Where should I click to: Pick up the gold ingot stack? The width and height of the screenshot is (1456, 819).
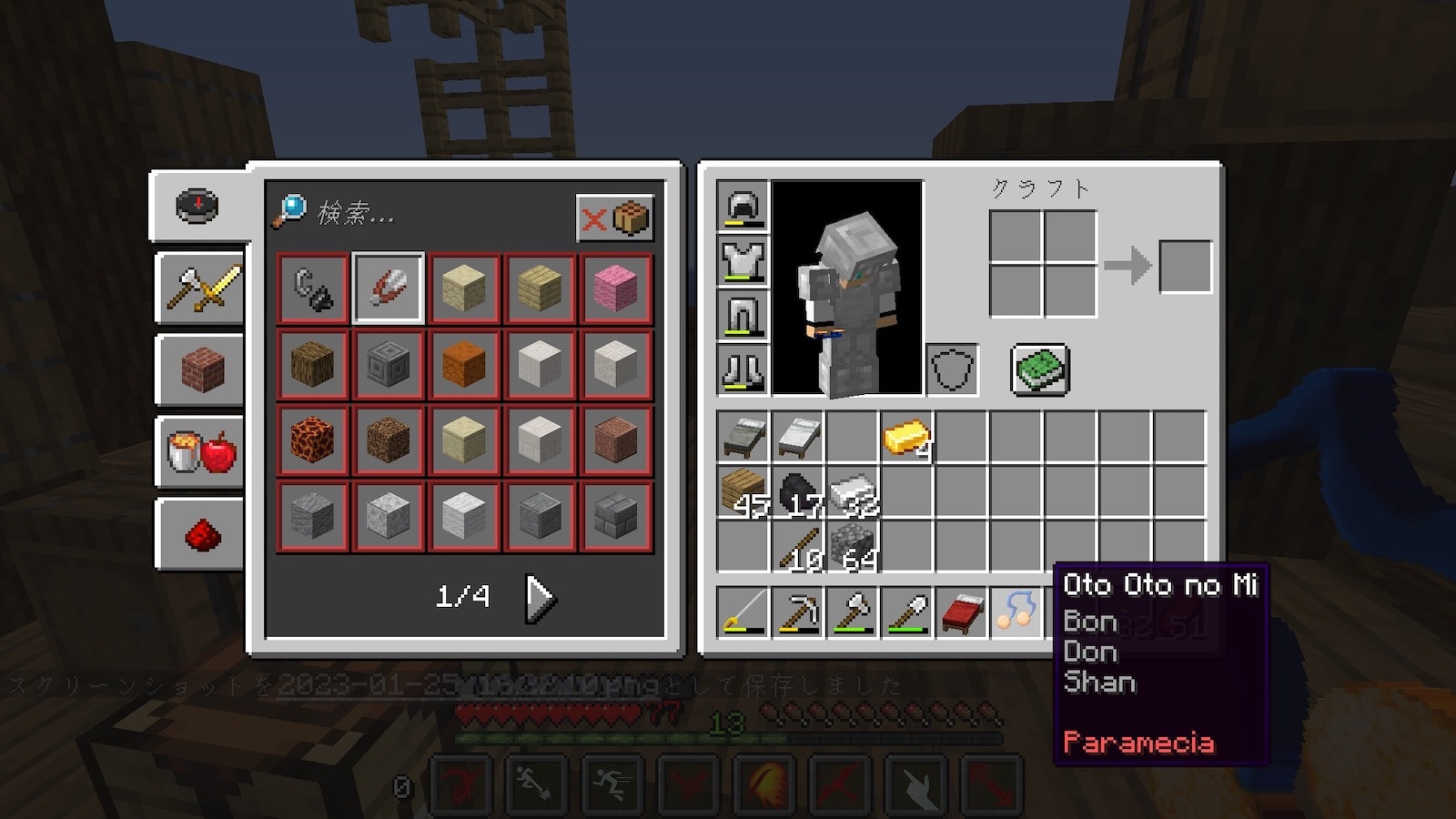click(906, 438)
